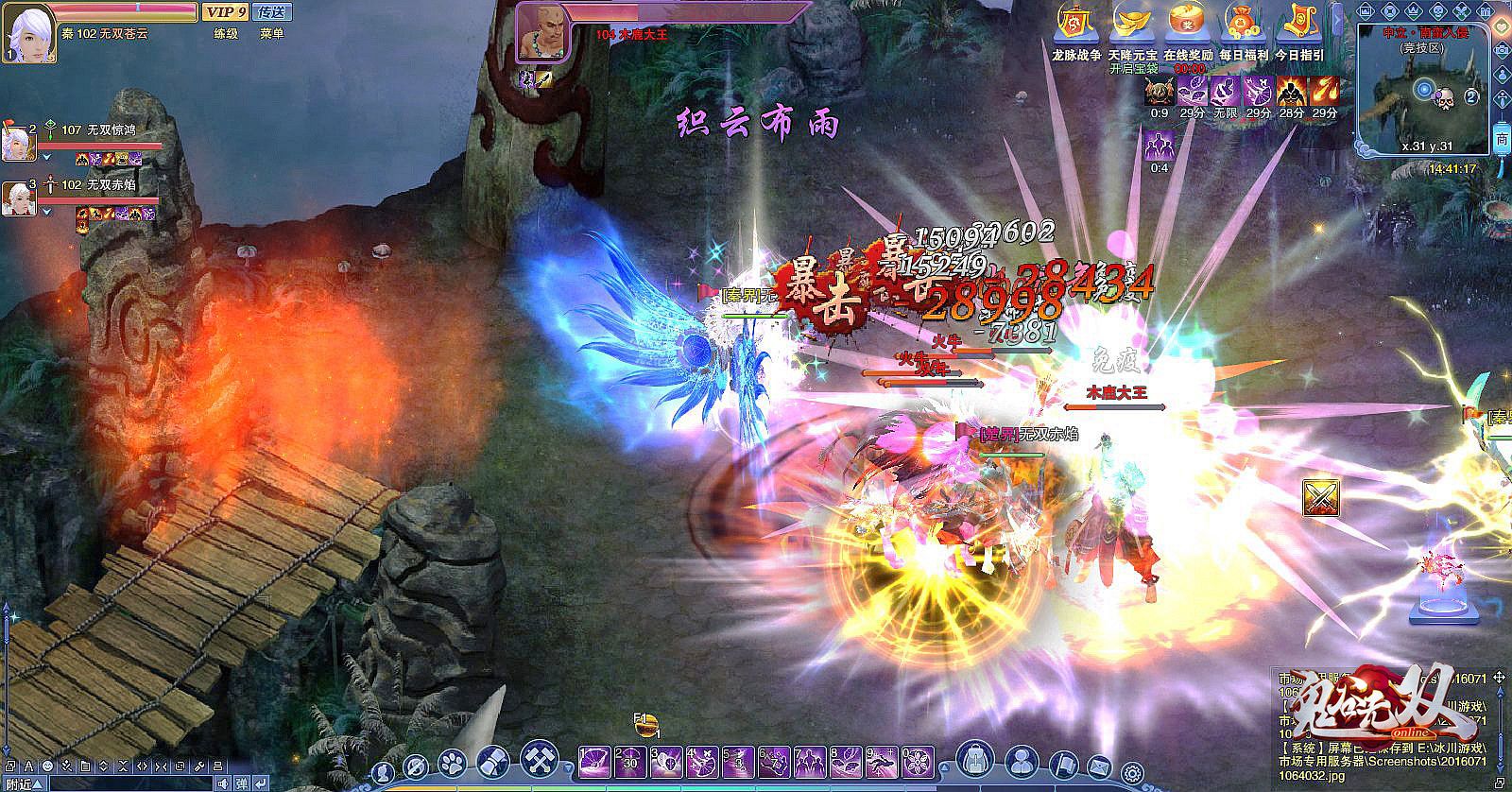
Task: Click the 传送 teleport button
Action: point(271,12)
